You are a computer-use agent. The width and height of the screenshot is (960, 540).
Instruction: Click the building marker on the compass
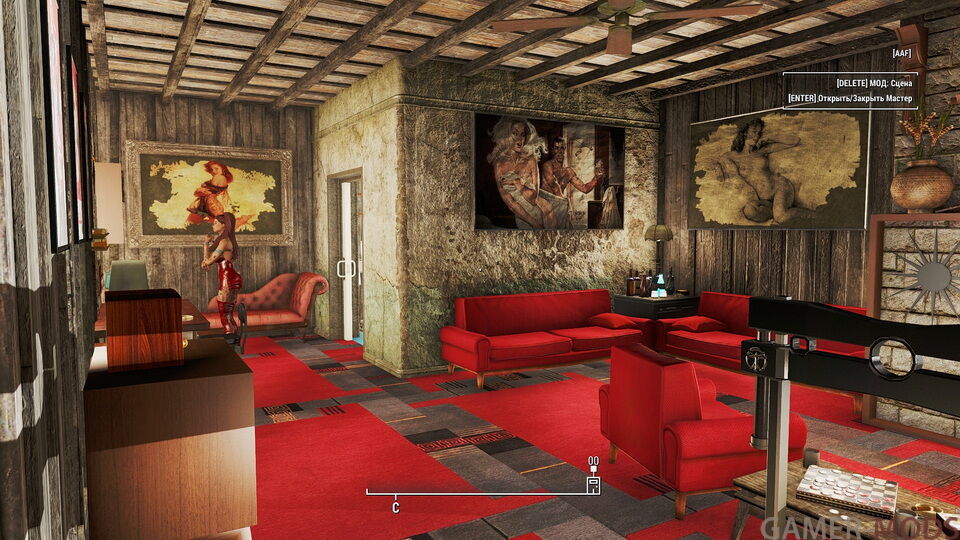(593, 484)
